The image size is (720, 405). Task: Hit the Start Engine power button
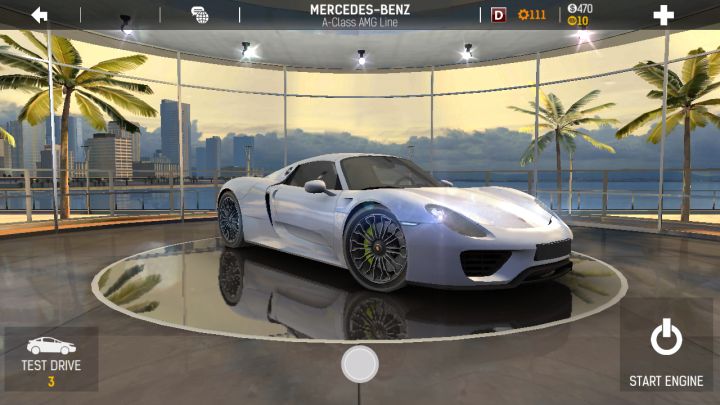[666, 348]
